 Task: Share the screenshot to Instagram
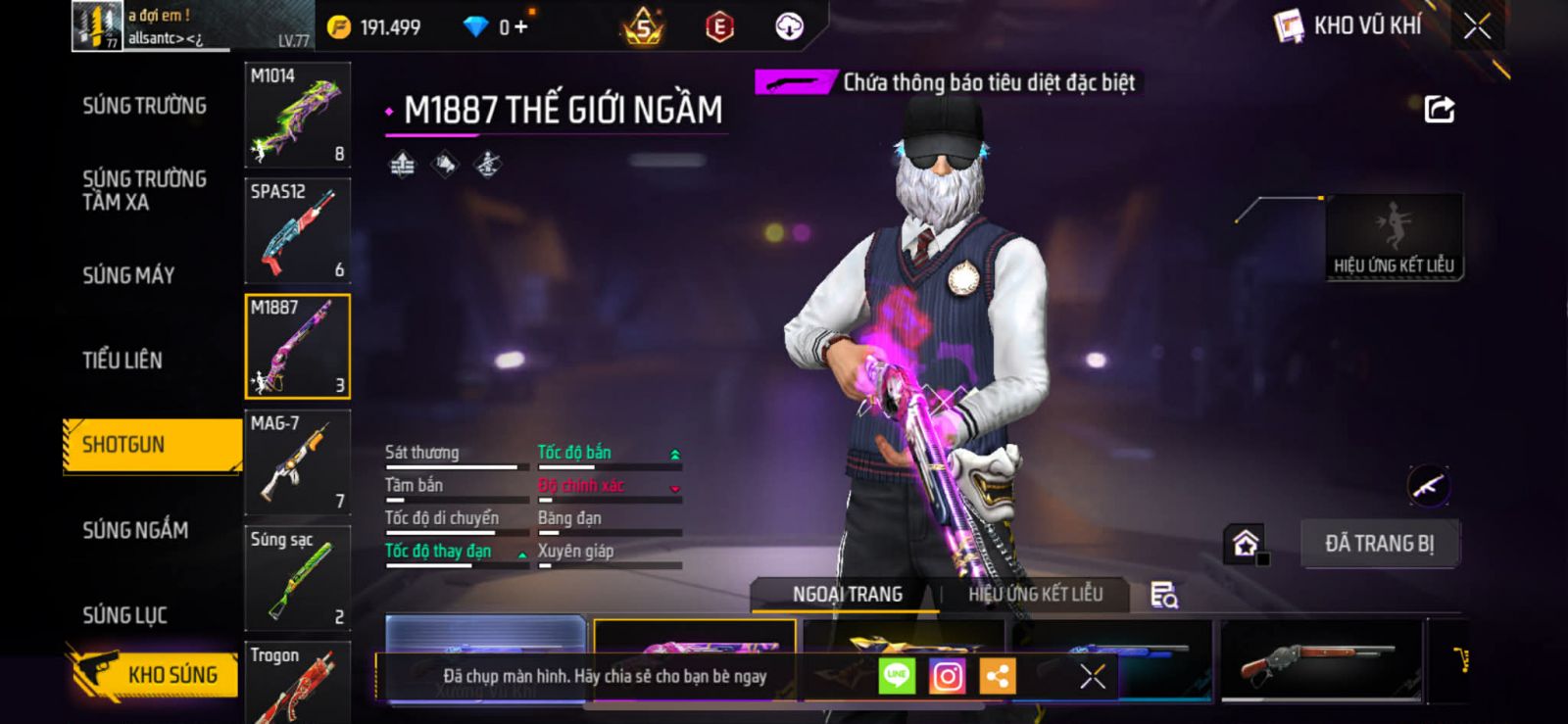(x=947, y=676)
